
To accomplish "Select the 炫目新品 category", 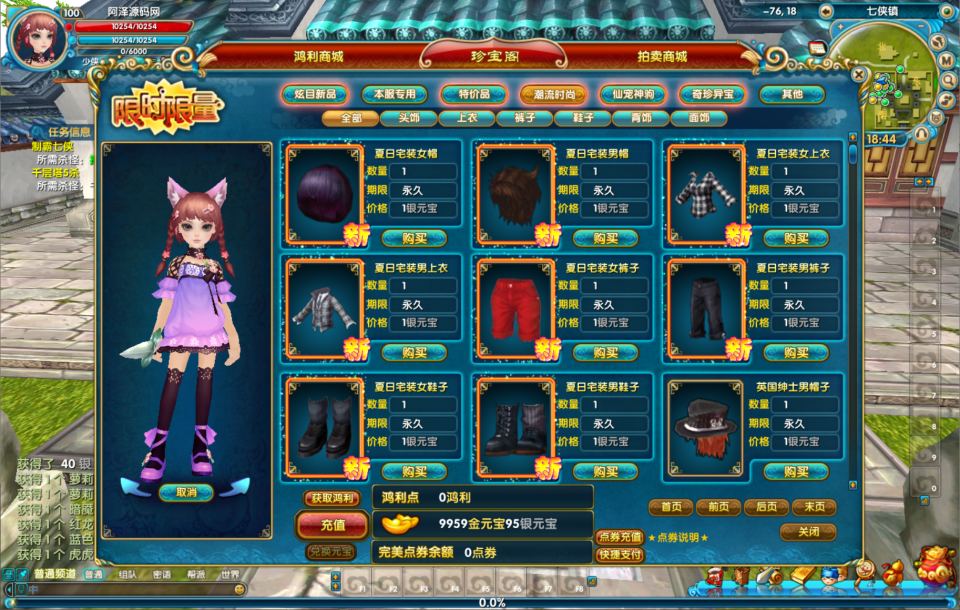I will click(x=314, y=95).
